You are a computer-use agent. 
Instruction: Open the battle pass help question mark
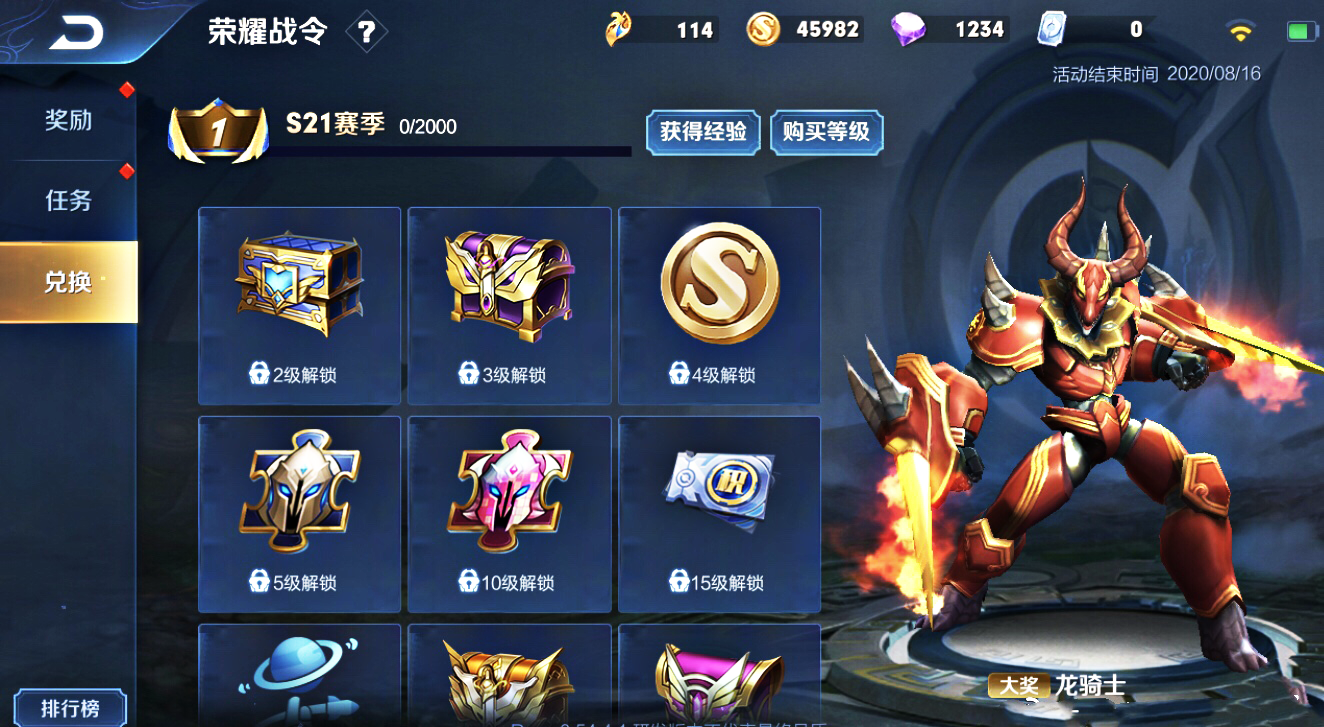tap(368, 30)
